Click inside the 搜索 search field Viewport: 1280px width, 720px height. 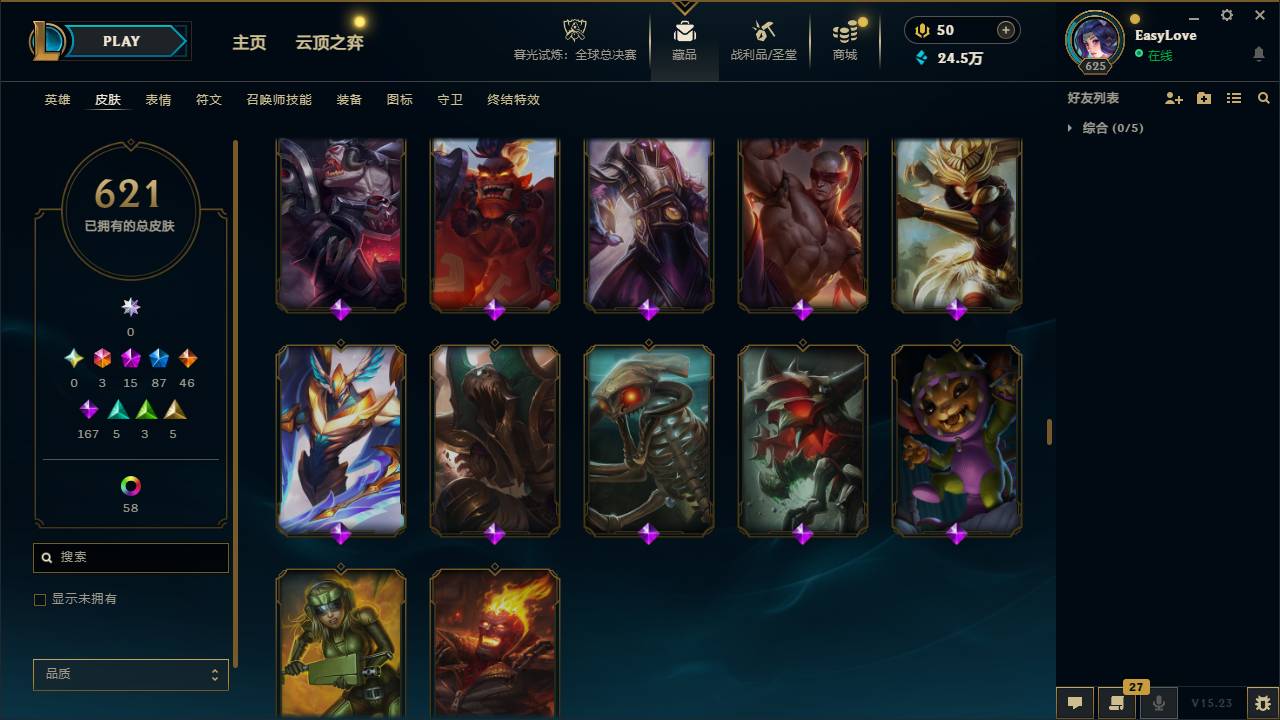pos(130,557)
